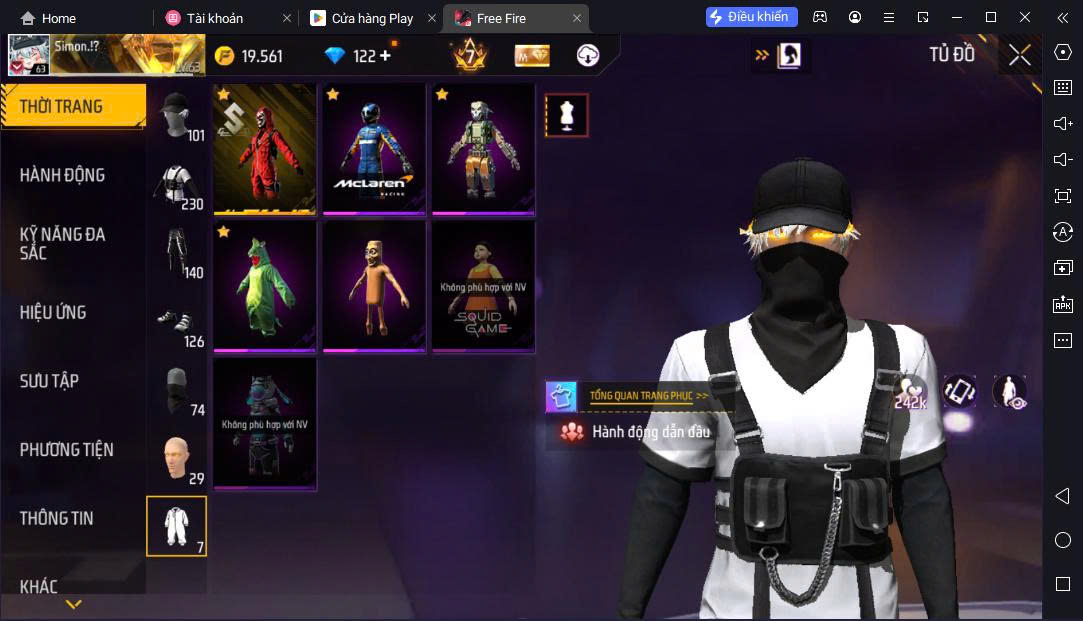
Task: Open the HÀNH ĐỘNG category
Action: 62,175
